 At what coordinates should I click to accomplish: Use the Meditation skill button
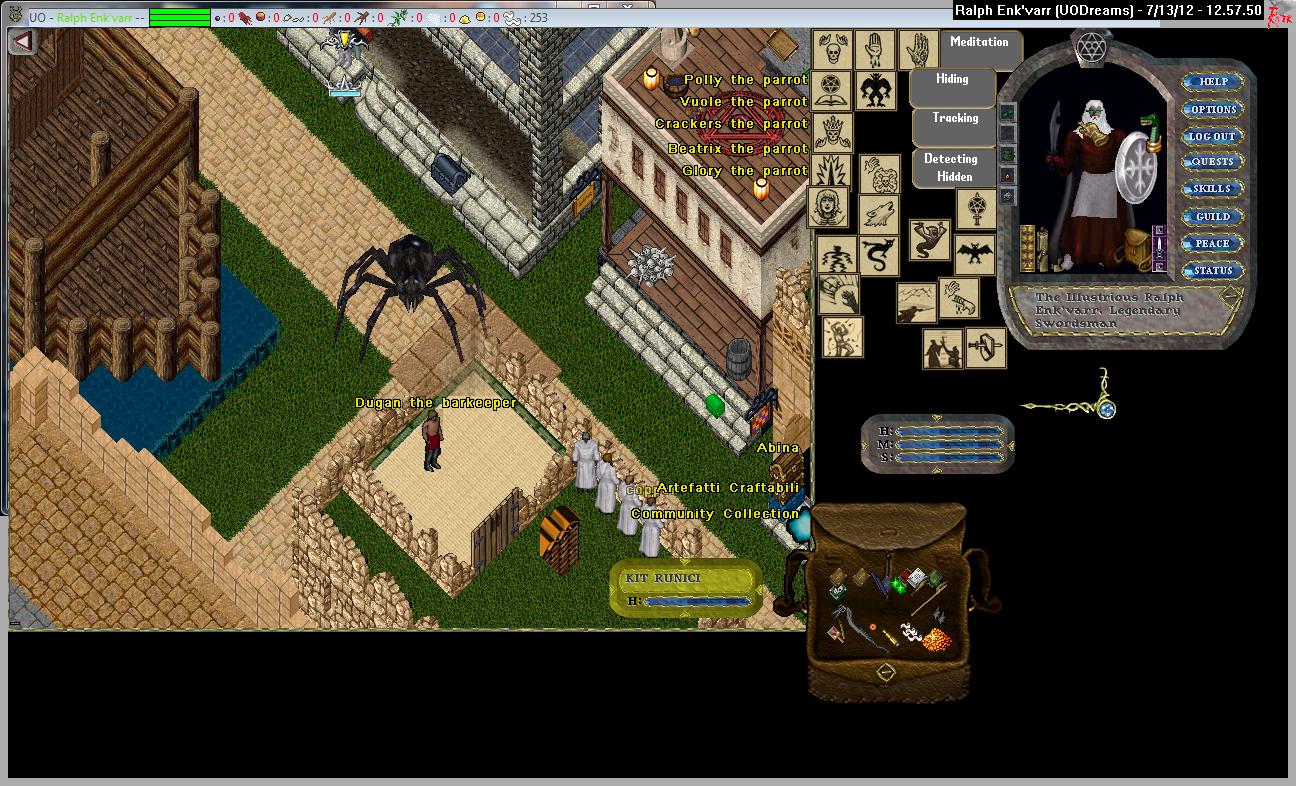pyautogui.click(x=979, y=43)
